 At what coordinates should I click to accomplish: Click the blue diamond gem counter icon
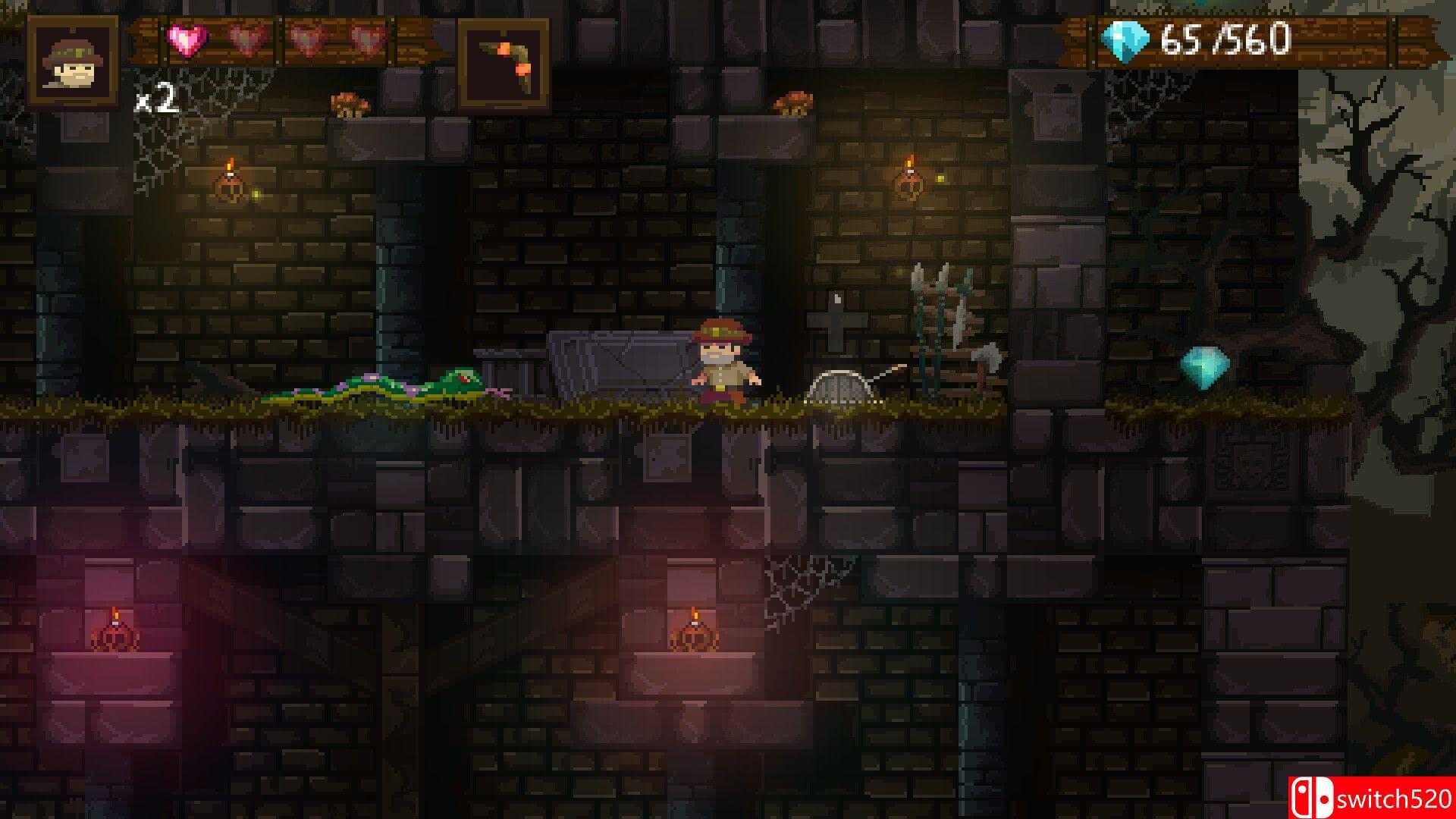1127,41
